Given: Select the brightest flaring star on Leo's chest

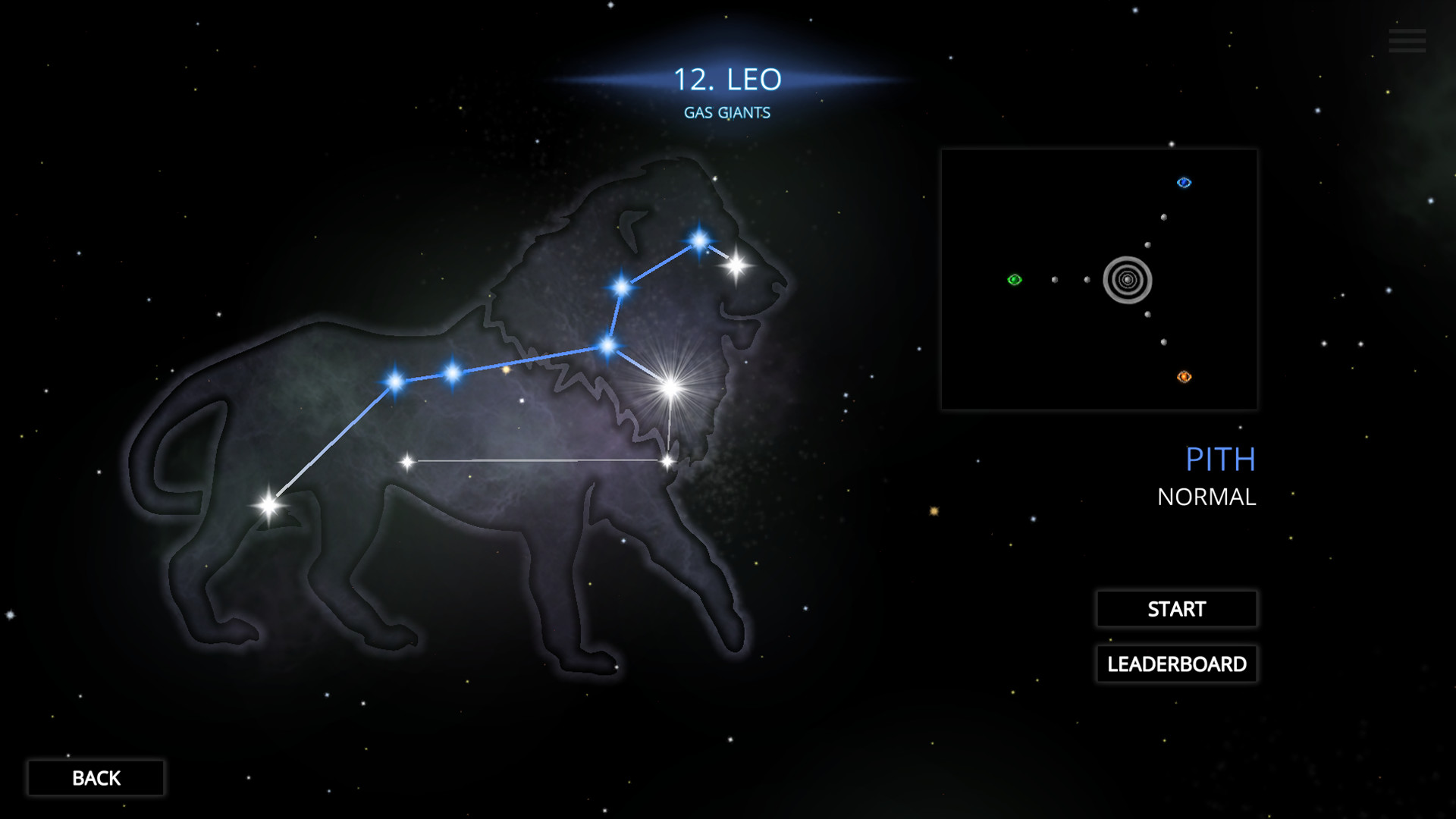Looking at the screenshot, I should [x=670, y=388].
